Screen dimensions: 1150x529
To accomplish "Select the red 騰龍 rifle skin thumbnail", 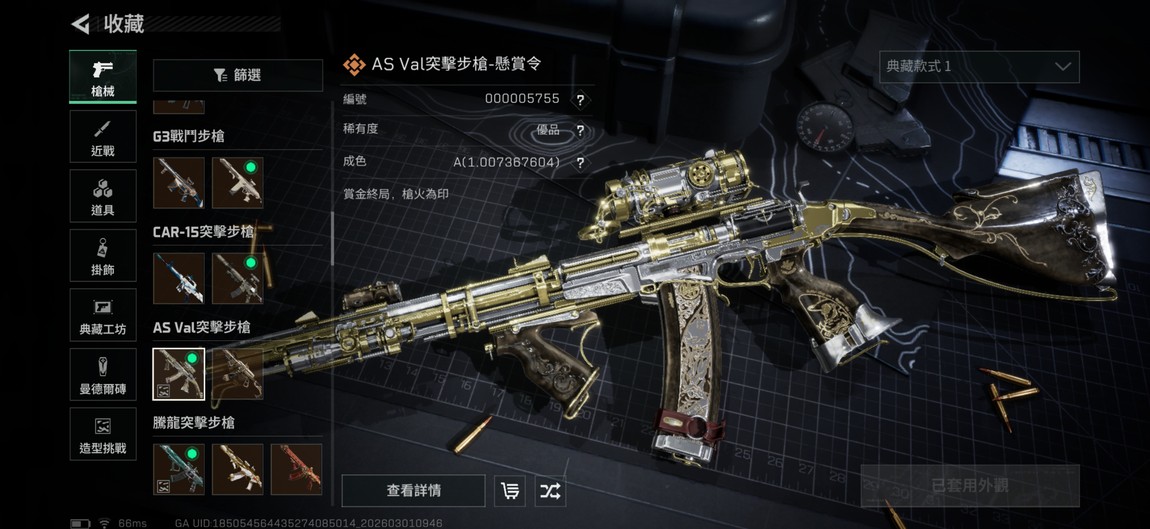I will [297, 470].
